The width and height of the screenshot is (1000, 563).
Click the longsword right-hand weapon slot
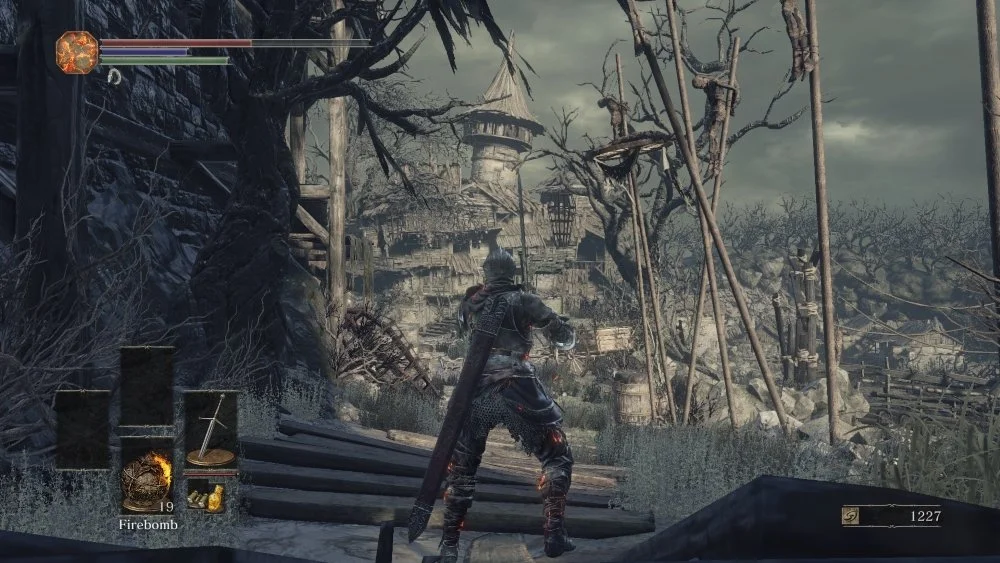[x=211, y=429]
